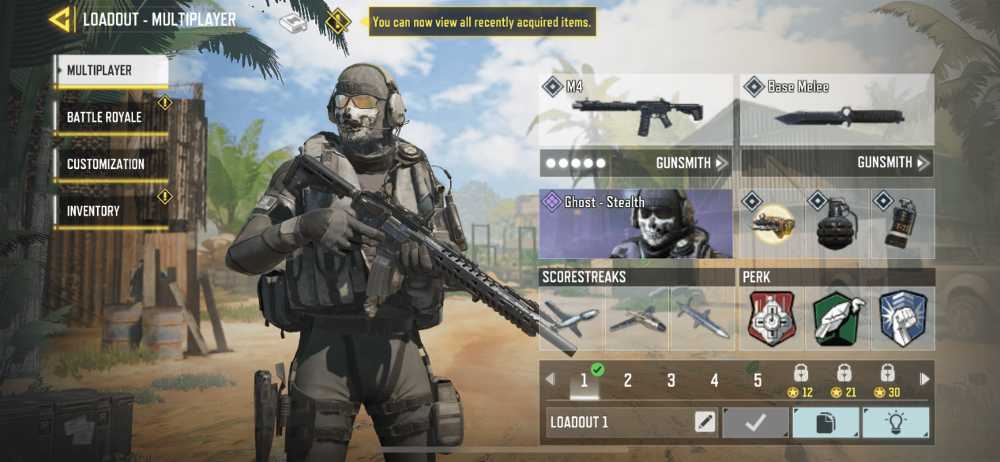The height and width of the screenshot is (462, 1000).
Task: Select the blue fist perk
Action: pos(903,318)
